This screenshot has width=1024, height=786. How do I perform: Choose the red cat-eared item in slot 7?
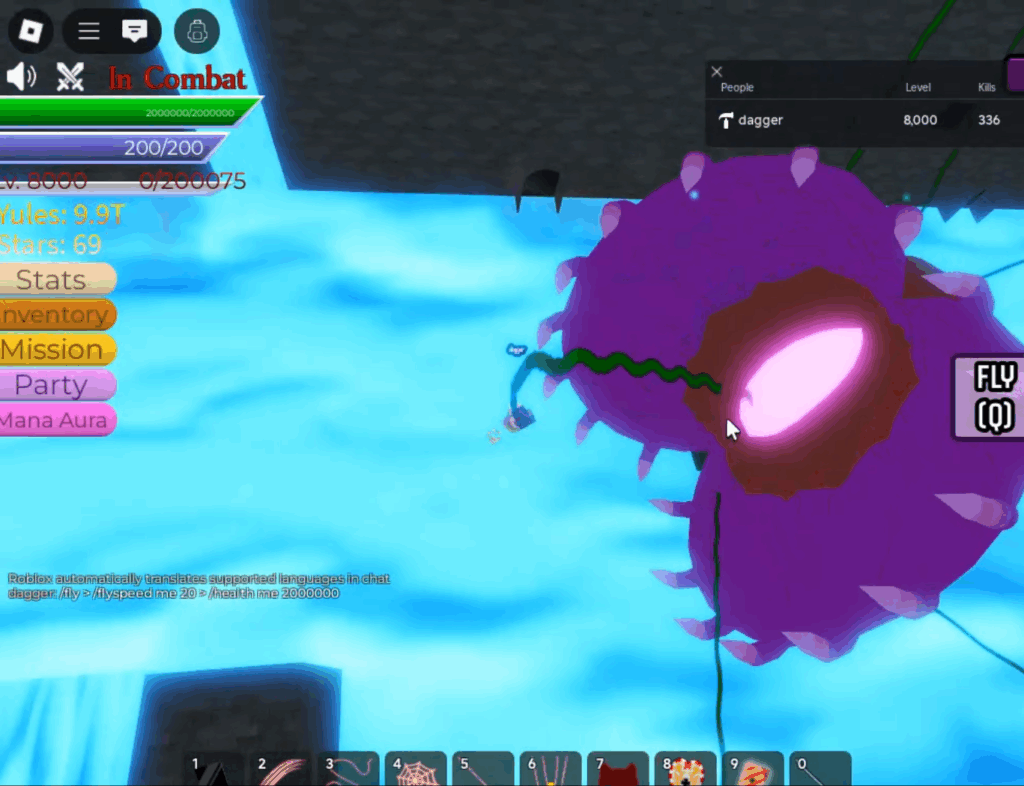[618, 770]
